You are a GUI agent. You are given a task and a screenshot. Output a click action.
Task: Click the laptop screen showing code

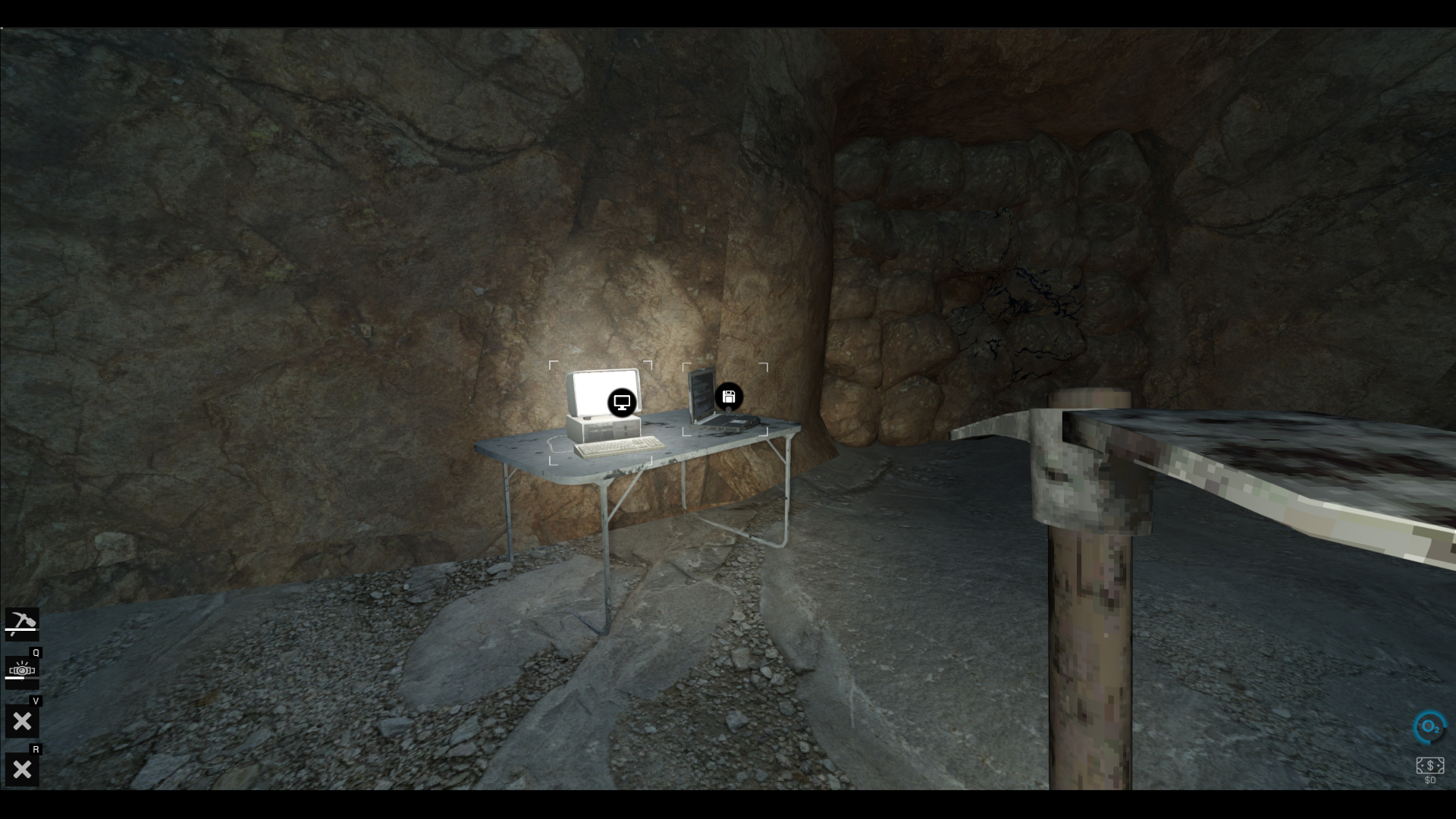[701, 391]
